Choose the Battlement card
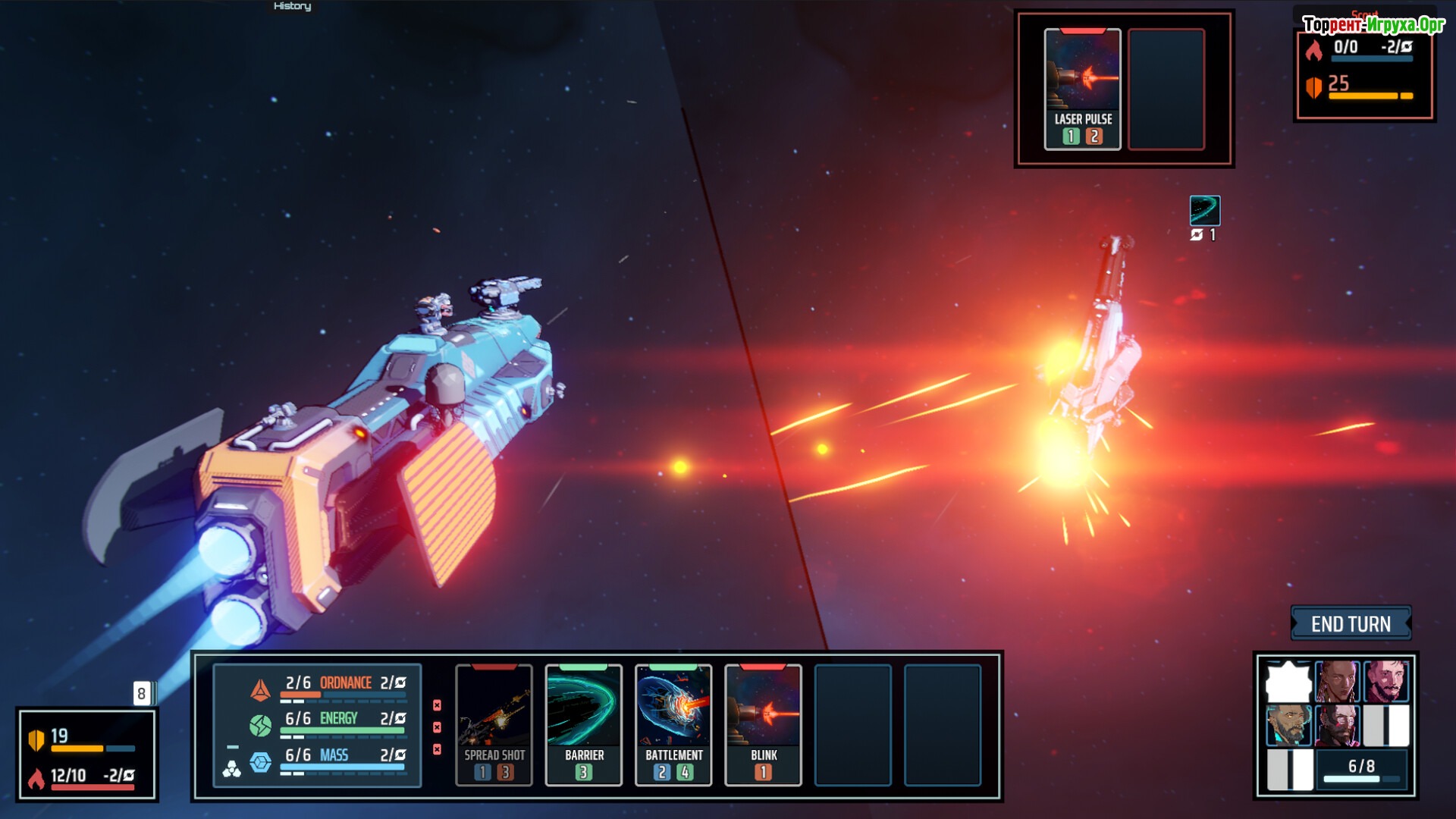Viewport: 1456px width, 819px height. point(673,725)
